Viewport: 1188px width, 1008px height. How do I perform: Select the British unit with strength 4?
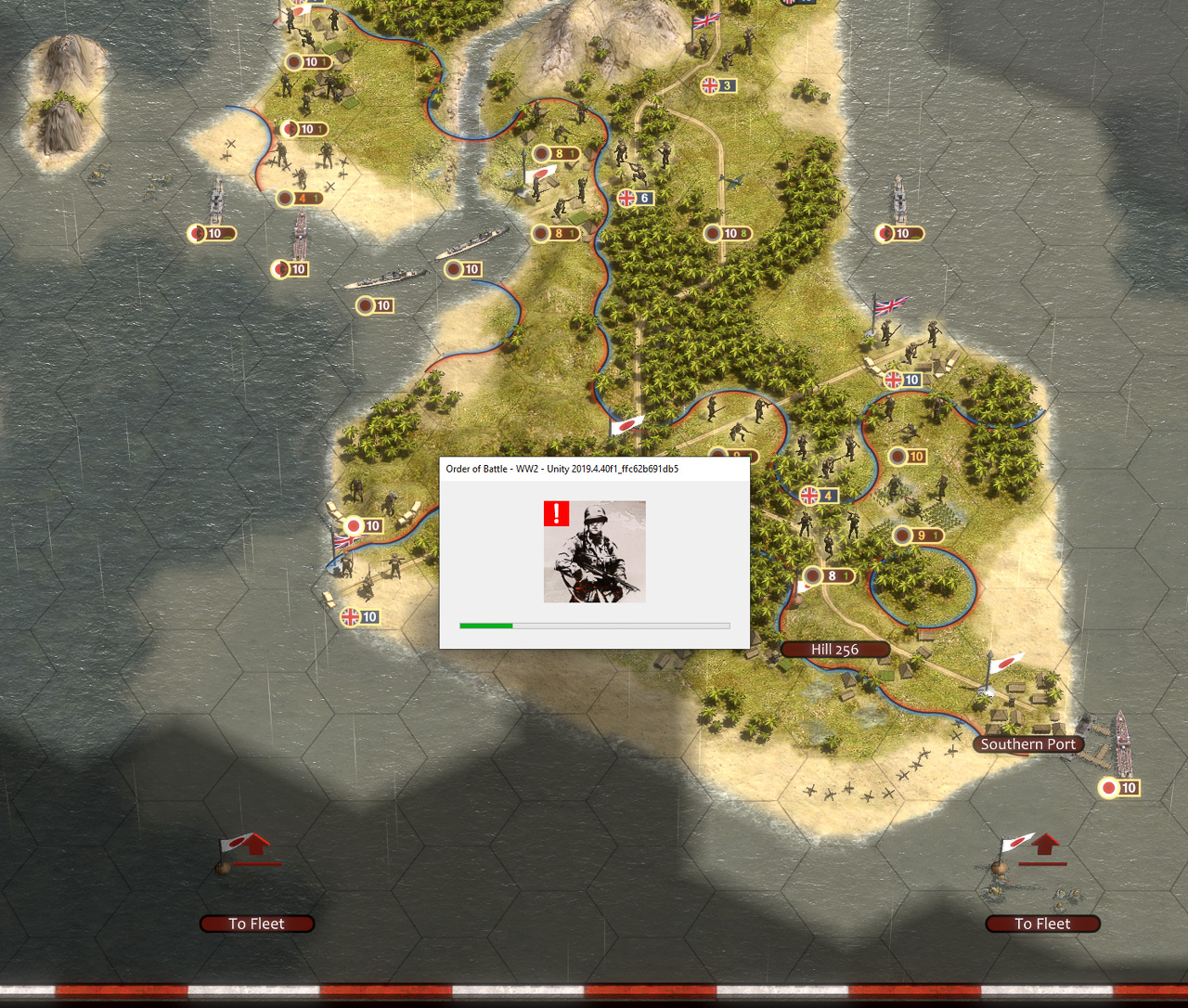point(818,495)
